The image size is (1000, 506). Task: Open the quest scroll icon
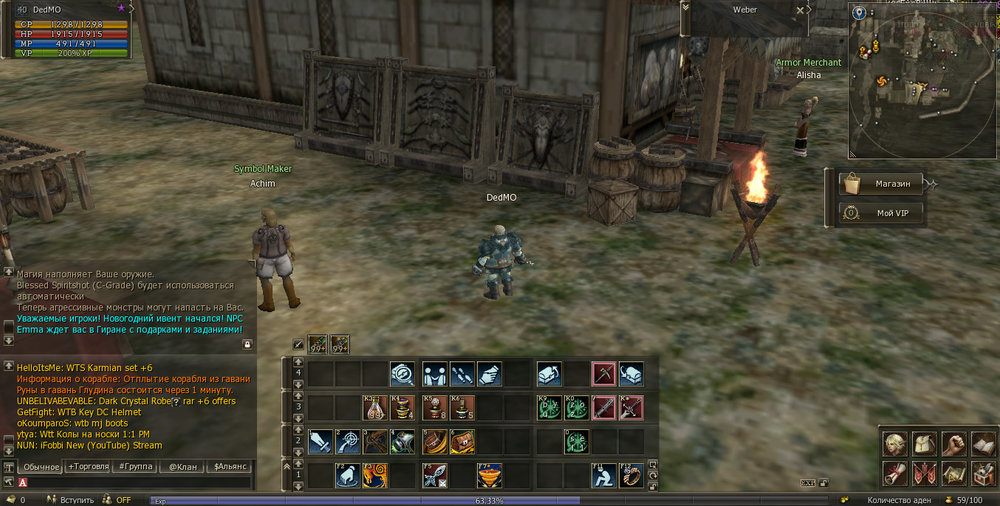pyautogui.click(x=896, y=472)
